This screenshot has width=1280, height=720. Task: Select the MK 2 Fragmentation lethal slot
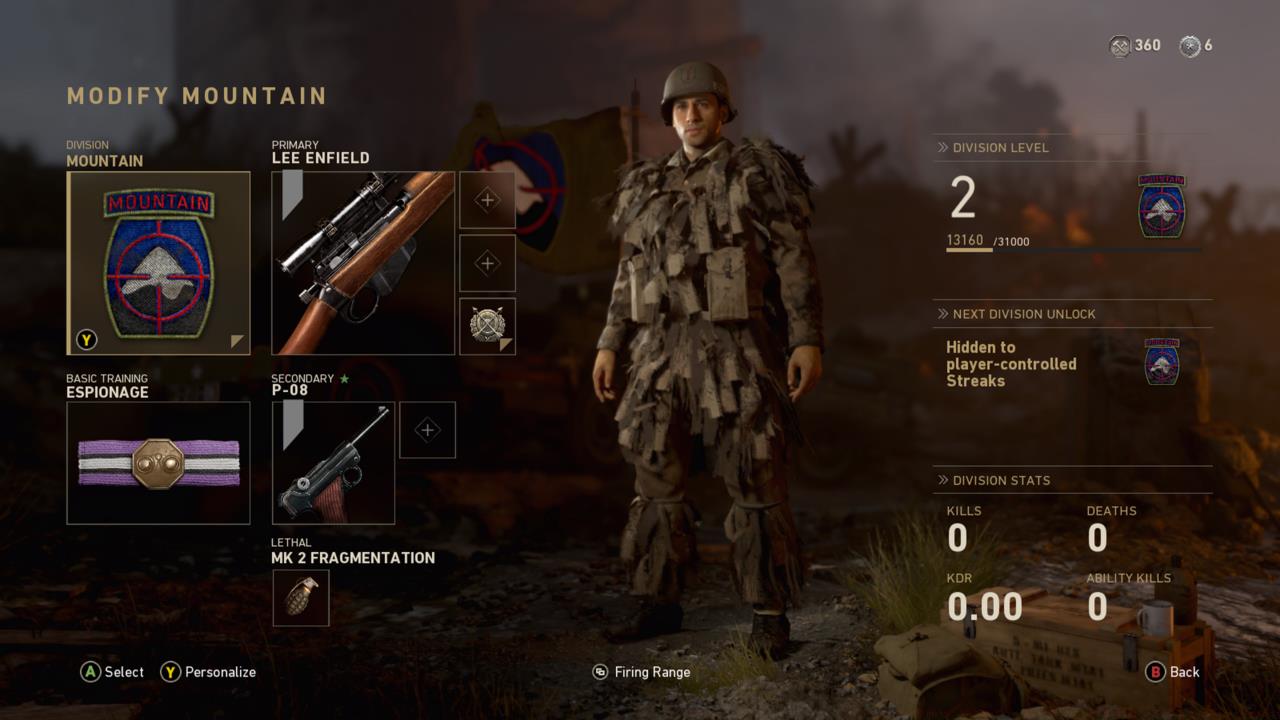point(301,598)
